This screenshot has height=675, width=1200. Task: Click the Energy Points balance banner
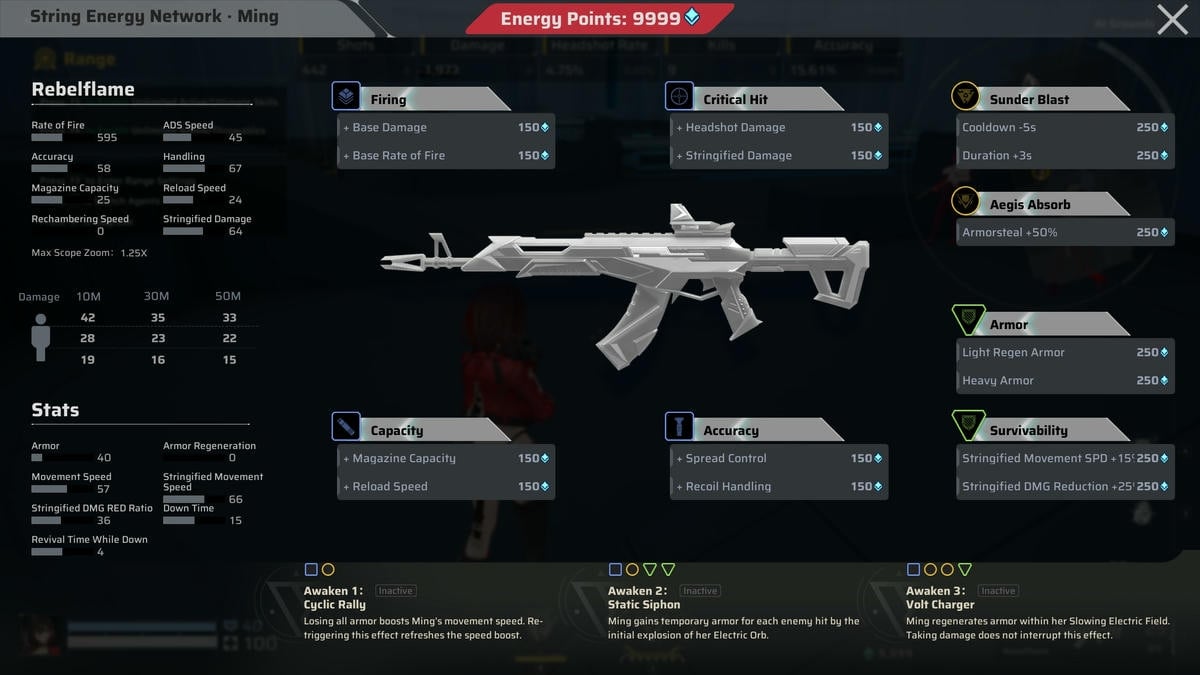tap(600, 19)
